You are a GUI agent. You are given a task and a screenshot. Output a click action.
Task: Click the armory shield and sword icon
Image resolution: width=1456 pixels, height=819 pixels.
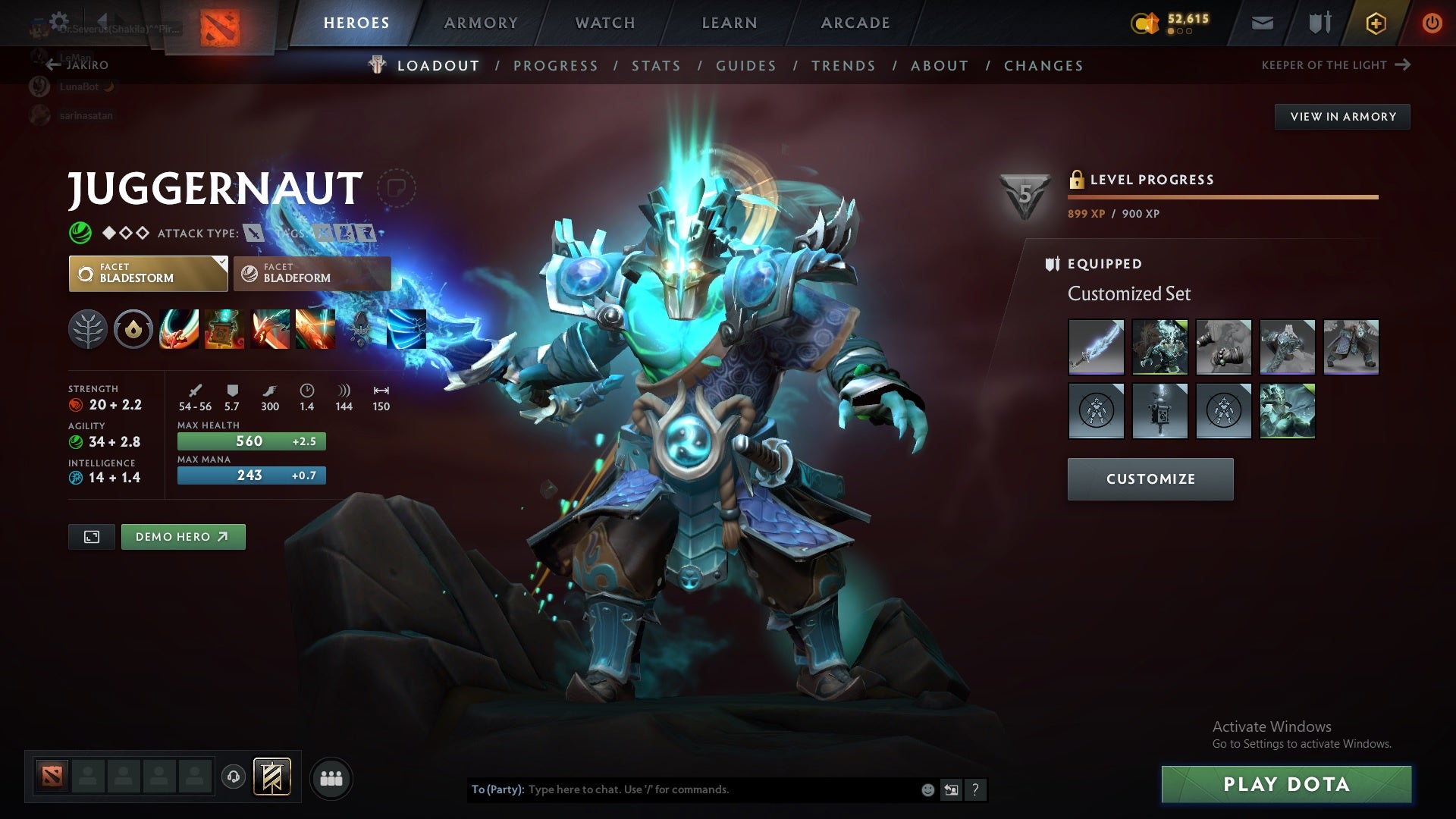point(1318,23)
